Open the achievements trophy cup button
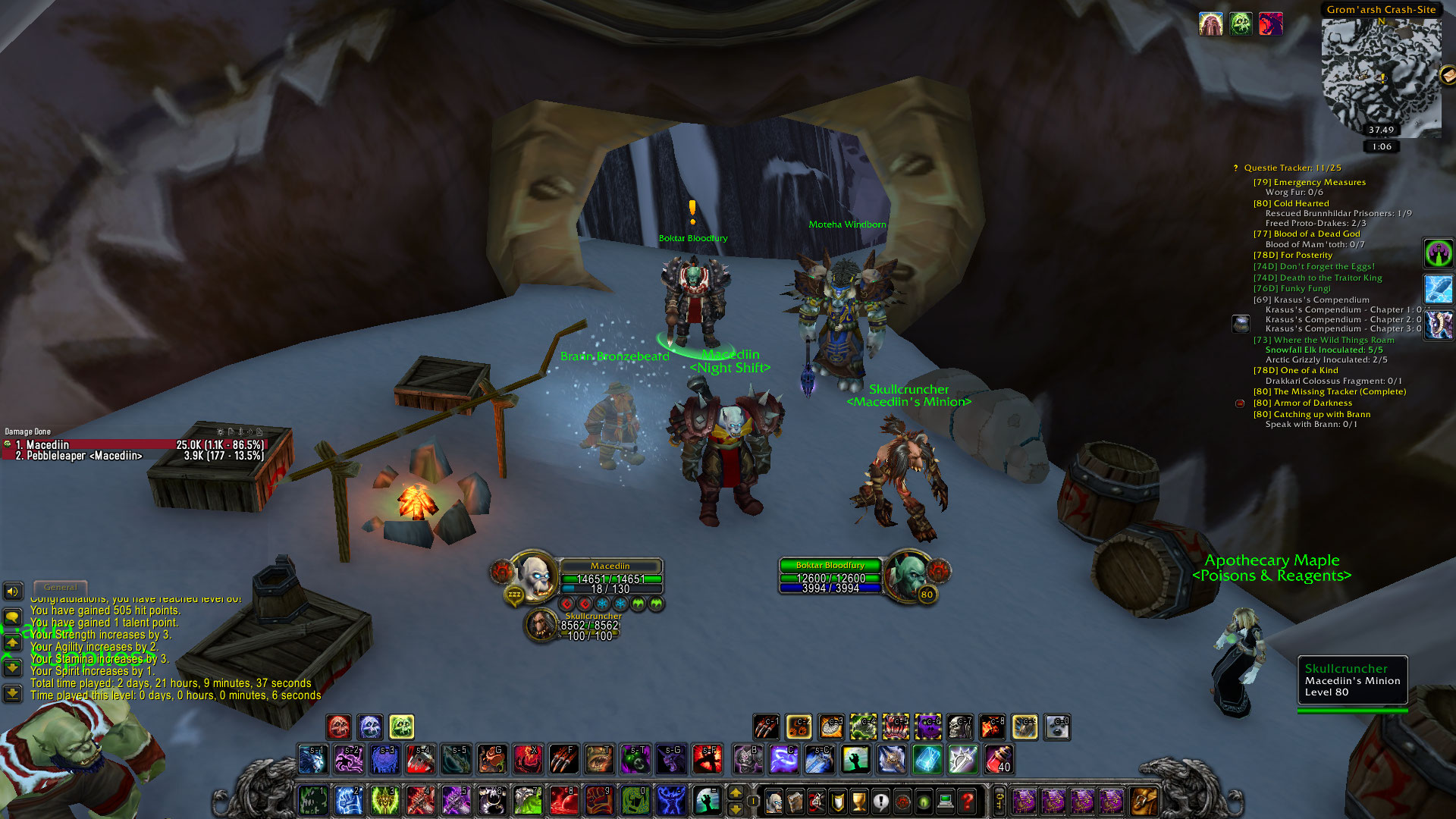Screen dimensions: 1456x819 tap(858, 801)
